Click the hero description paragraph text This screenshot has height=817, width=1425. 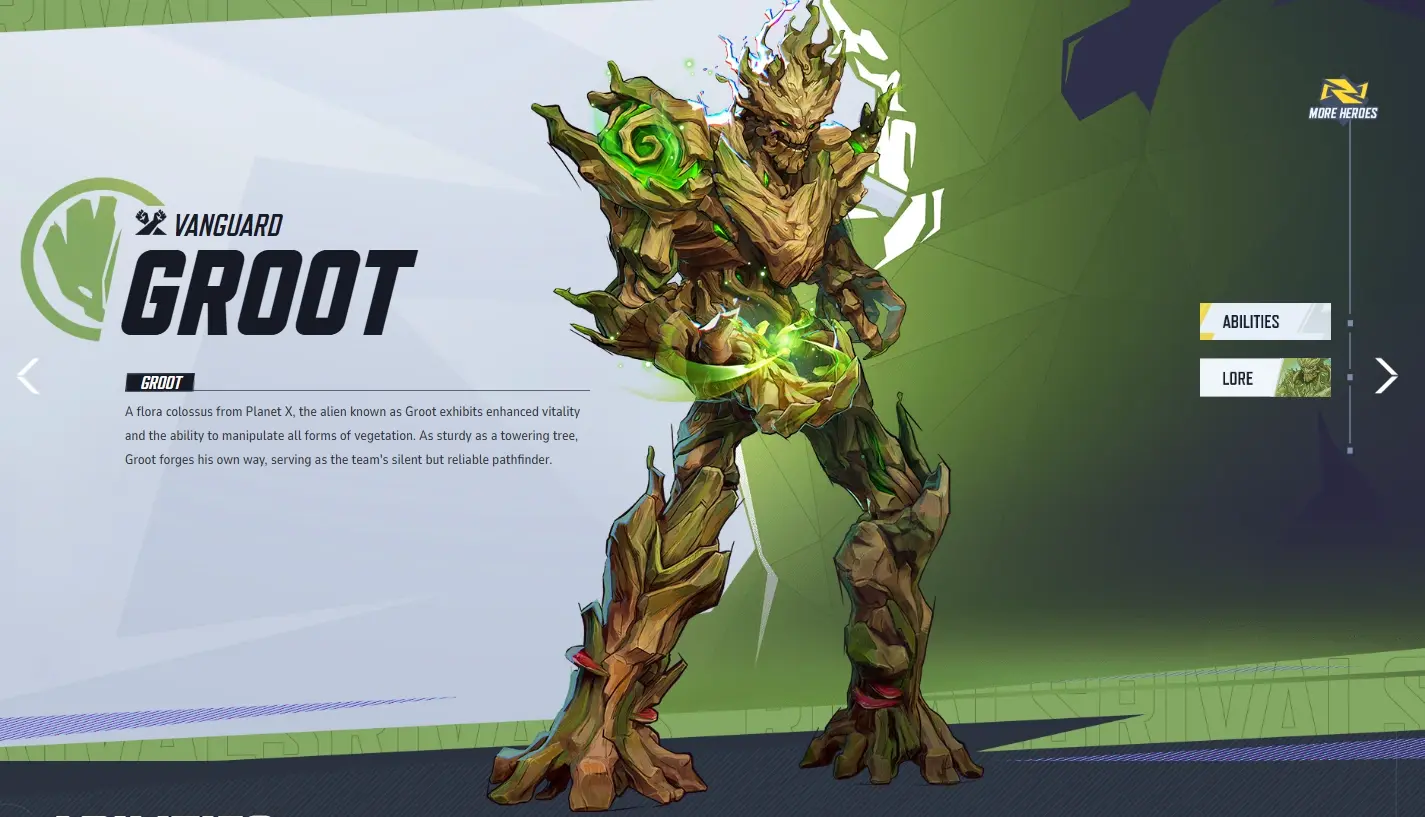coord(350,435)
